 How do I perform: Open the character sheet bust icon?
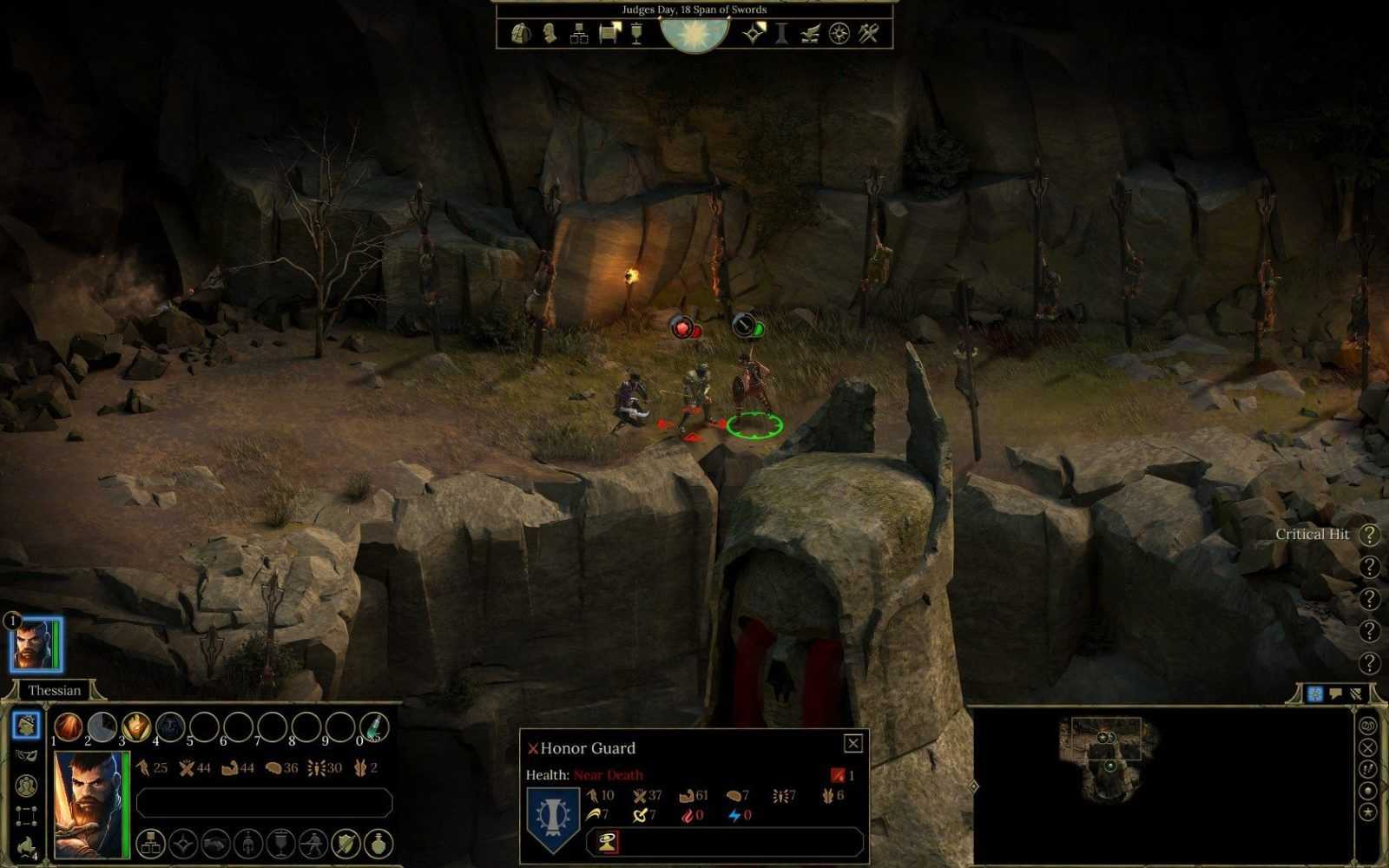550,34
